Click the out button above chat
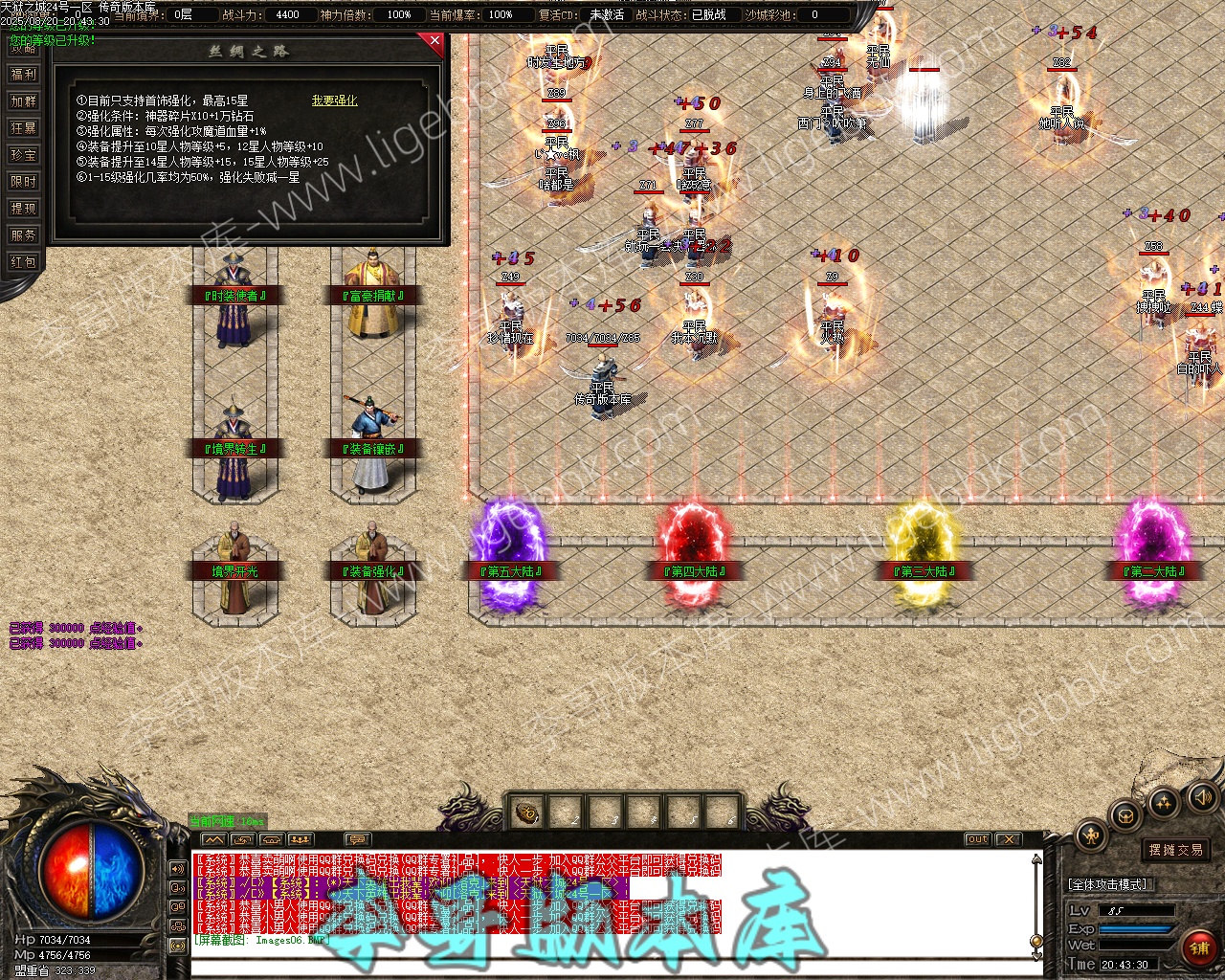 coord(977,839)
